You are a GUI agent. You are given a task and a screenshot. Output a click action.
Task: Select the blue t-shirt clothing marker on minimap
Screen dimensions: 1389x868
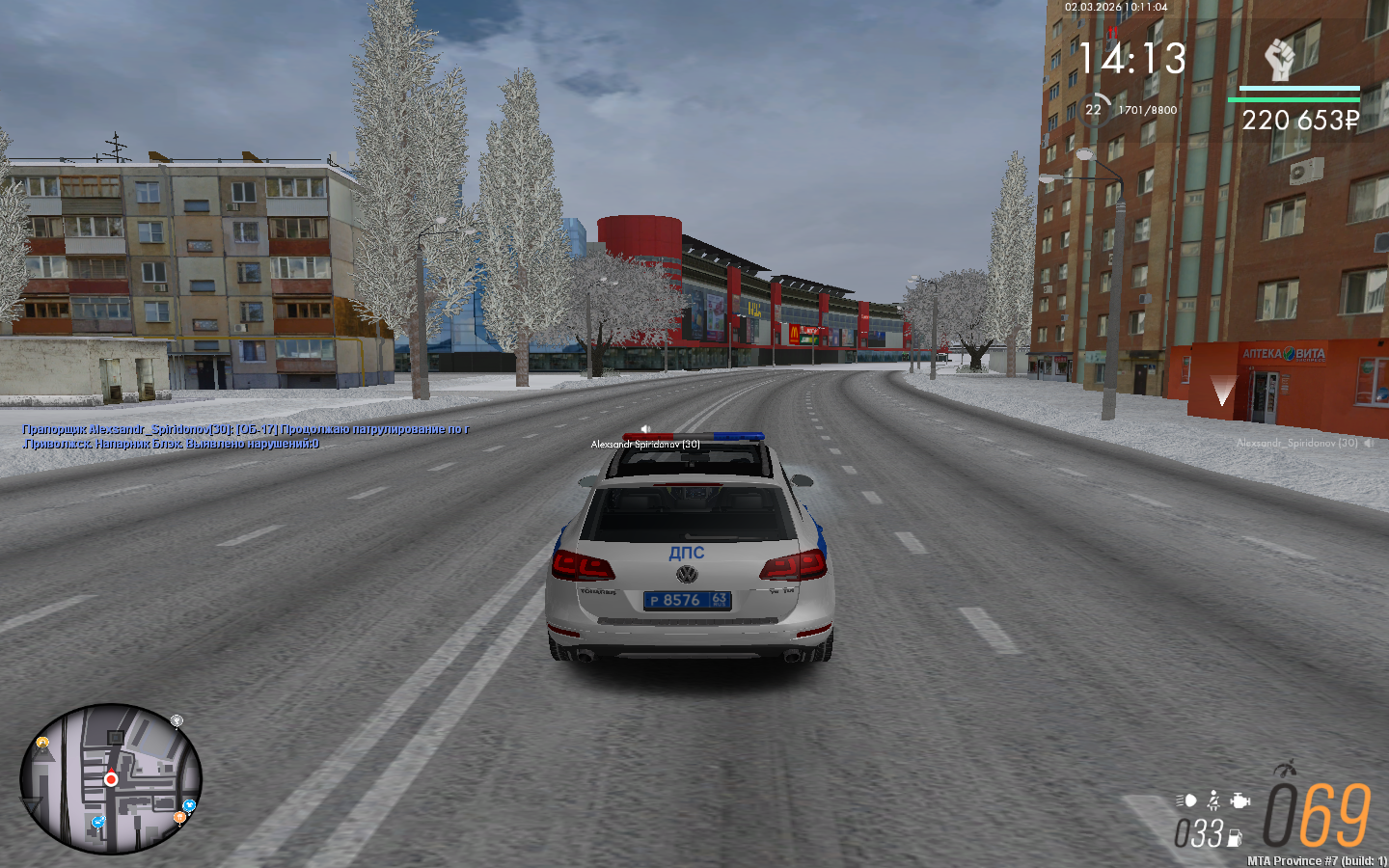click(189, 805)
